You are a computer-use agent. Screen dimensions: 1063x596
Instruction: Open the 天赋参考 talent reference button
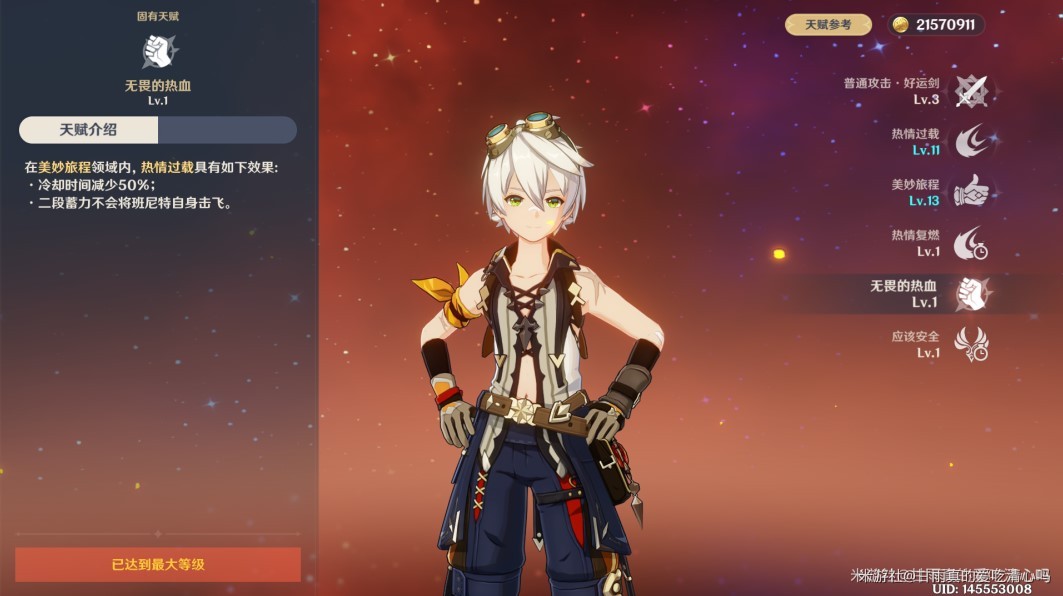[828, 25]
